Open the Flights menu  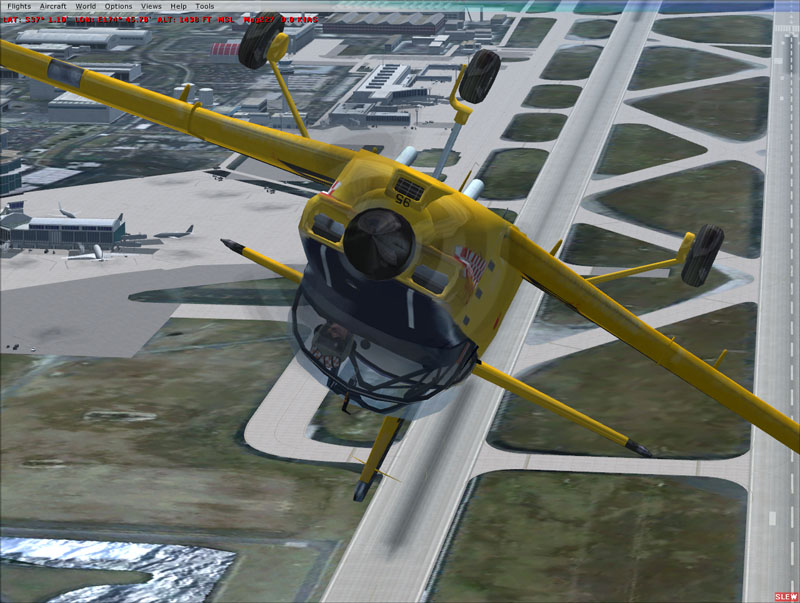coord(19,6)
